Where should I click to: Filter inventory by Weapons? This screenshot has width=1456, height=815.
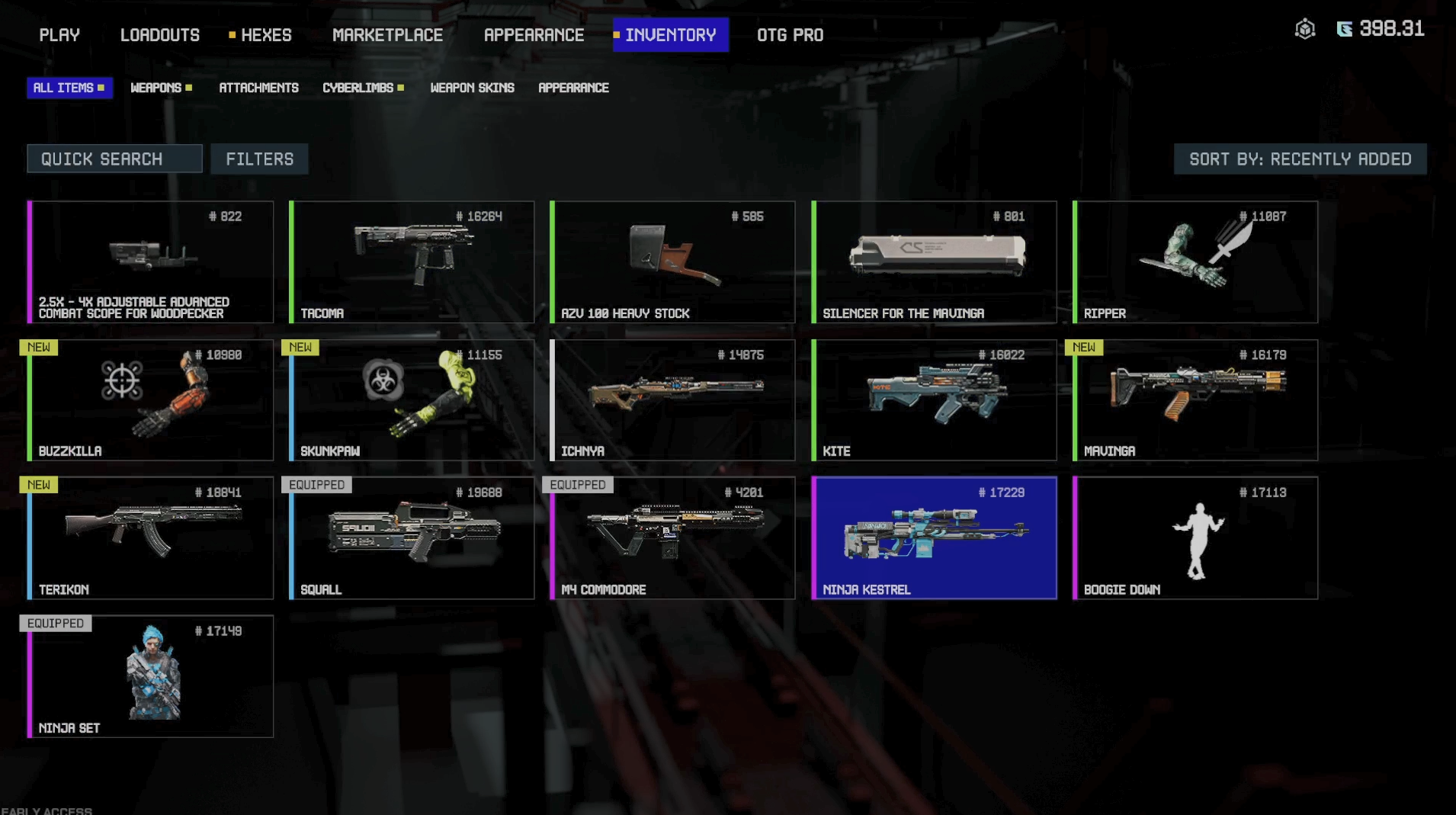[x=156, y=88]
